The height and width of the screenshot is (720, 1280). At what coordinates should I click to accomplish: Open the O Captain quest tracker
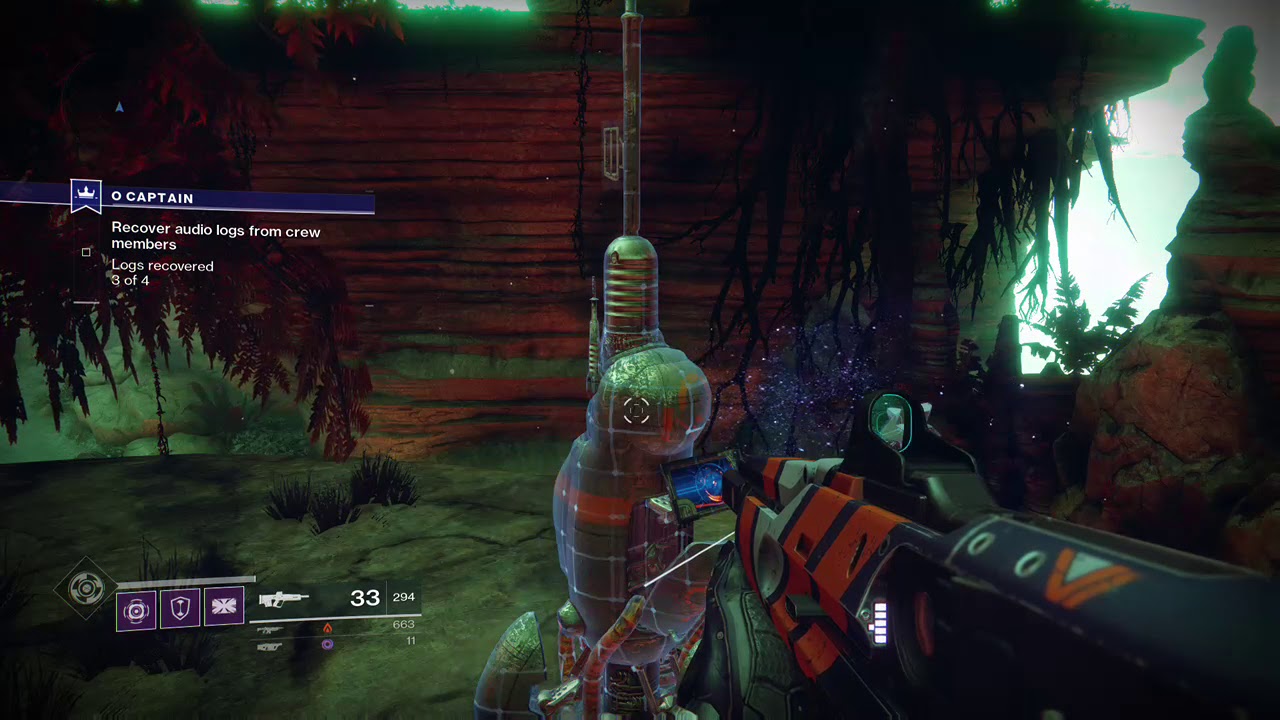[153, 198]
